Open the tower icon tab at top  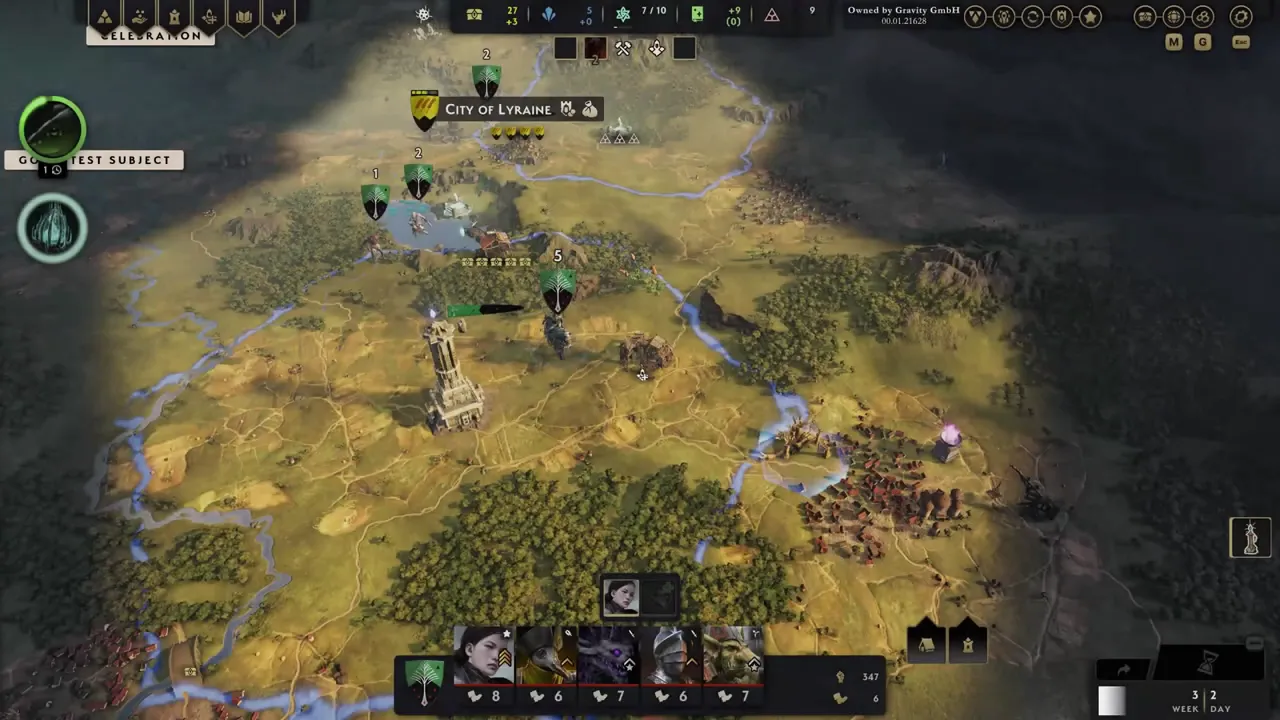point(175,17)
